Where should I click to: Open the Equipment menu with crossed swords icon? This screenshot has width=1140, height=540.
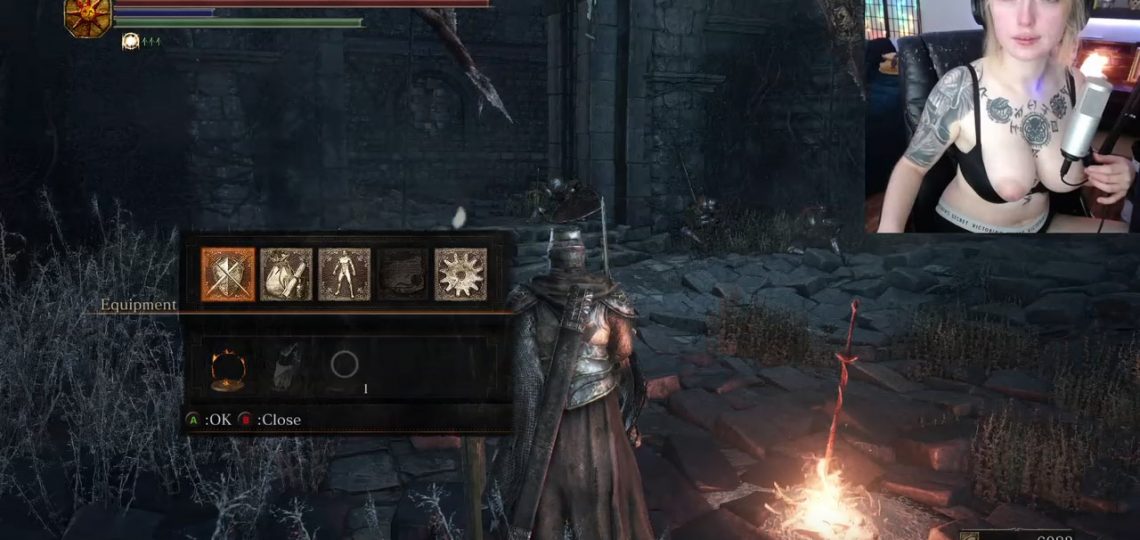click(x=228, y=274)
